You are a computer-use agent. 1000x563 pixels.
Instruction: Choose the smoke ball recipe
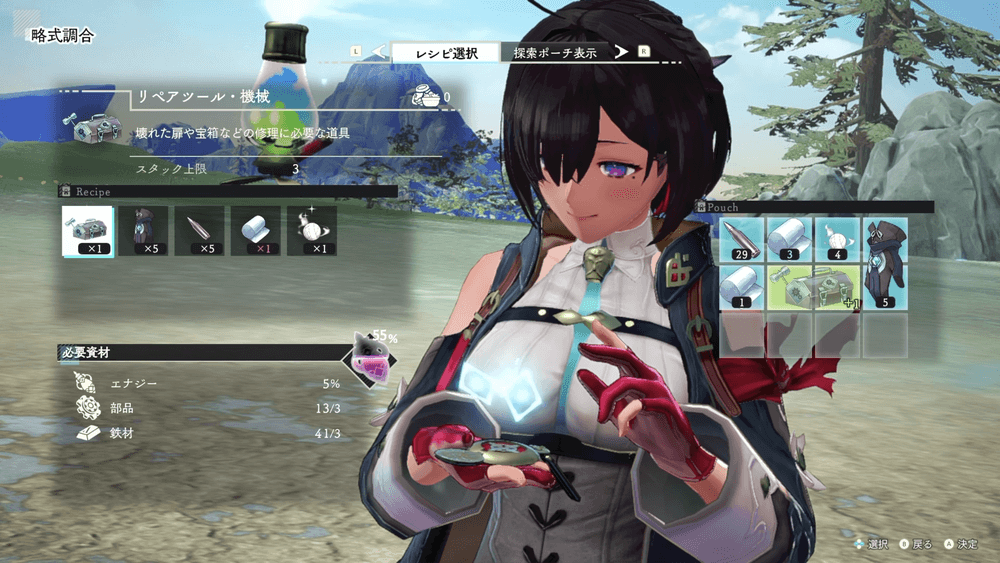[x=311, y=231]
